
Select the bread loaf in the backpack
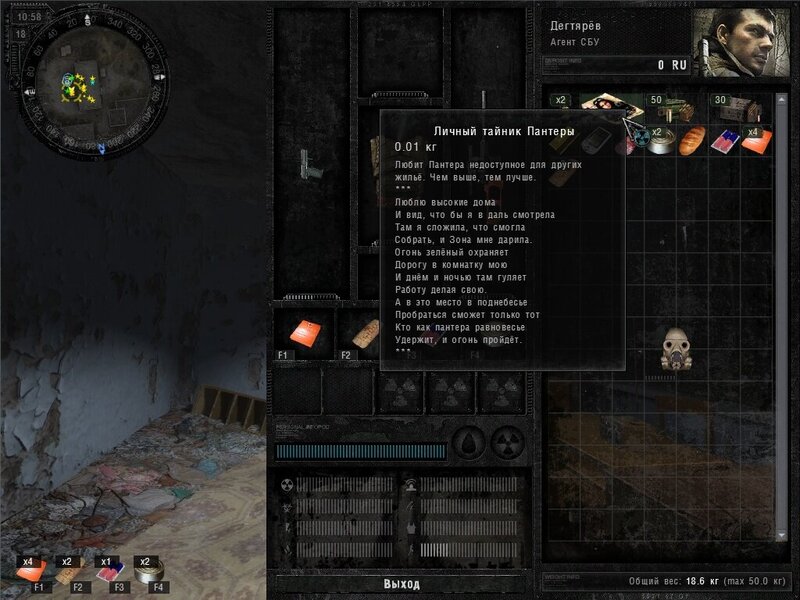tap(691, 141)
